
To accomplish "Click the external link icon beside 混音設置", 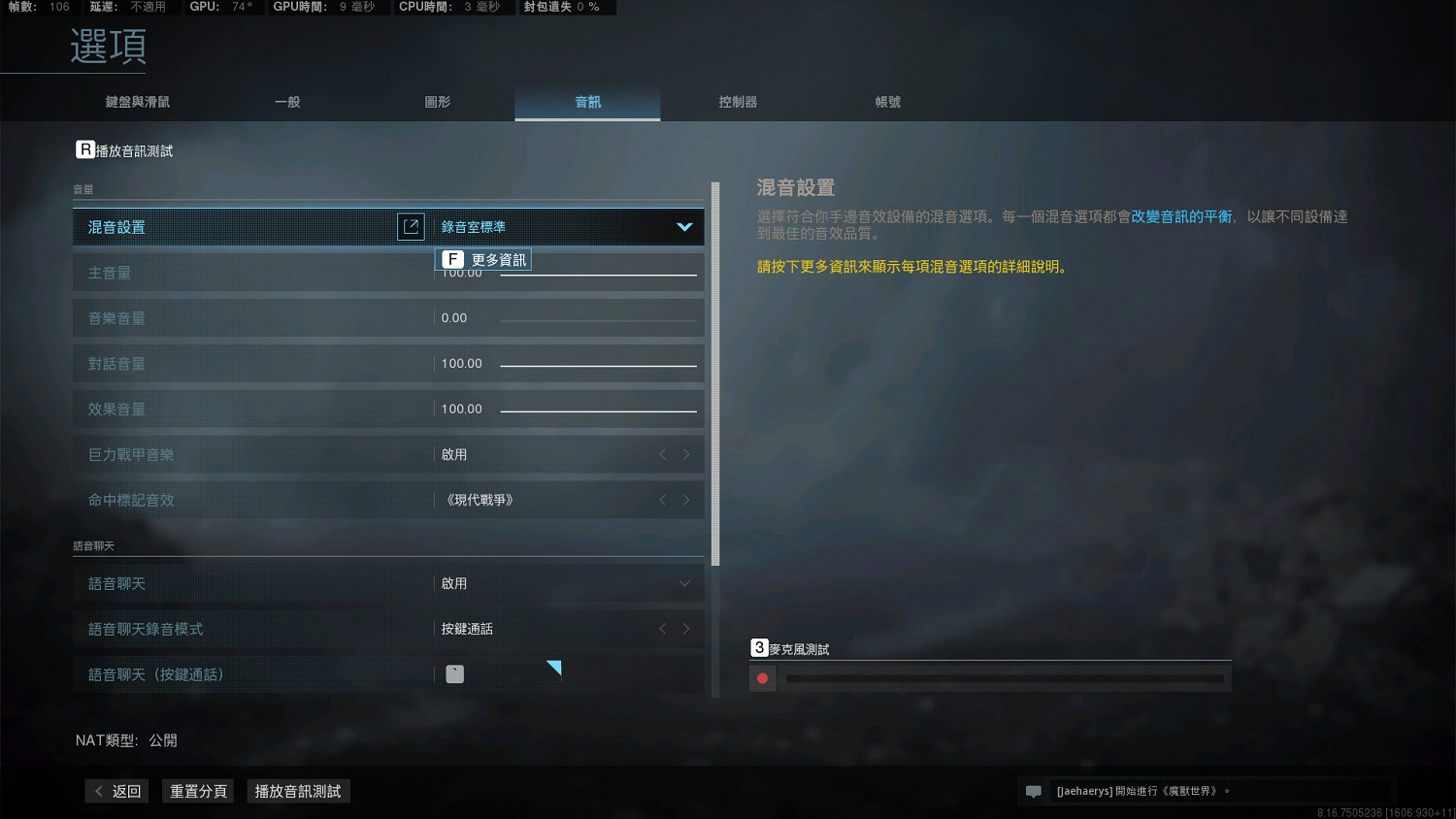I will click(411, 226).
